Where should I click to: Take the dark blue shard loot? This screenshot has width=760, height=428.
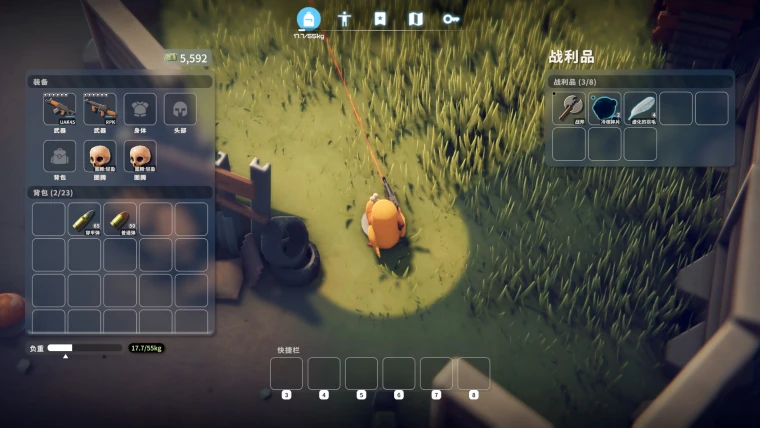[x=605, y=108]
